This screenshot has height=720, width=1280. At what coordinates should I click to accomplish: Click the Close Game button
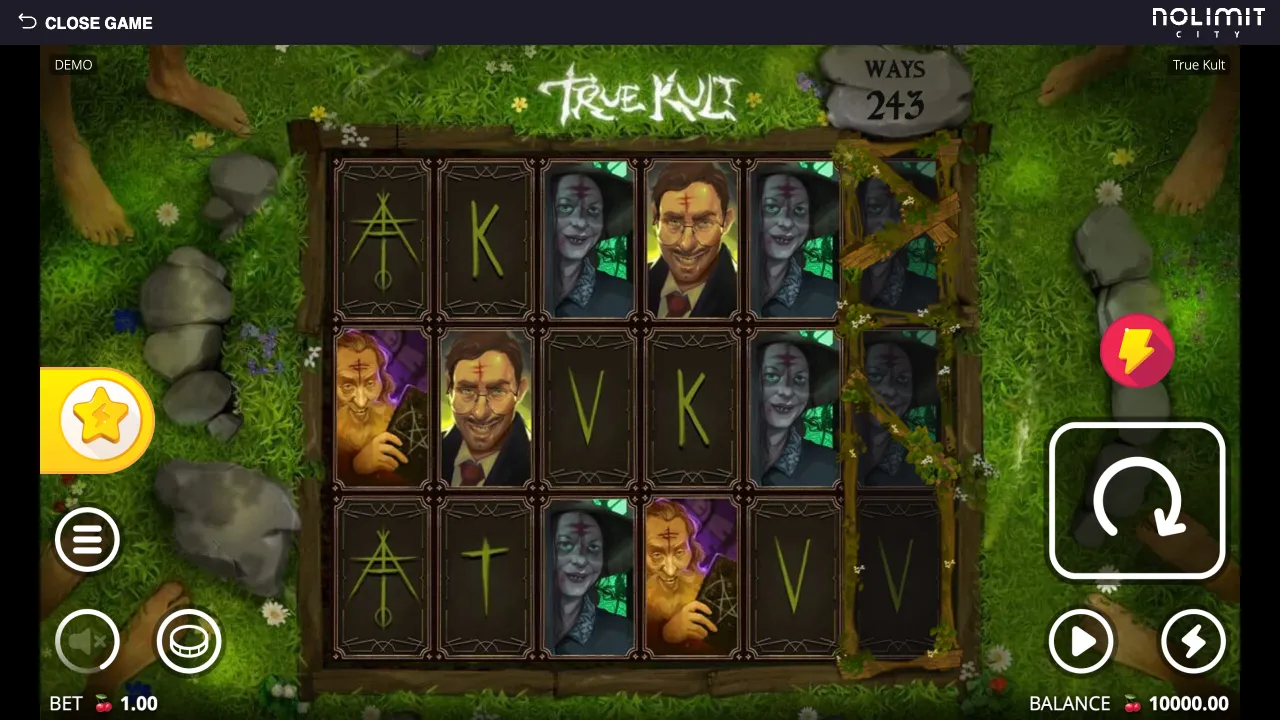tap(99, 22)
